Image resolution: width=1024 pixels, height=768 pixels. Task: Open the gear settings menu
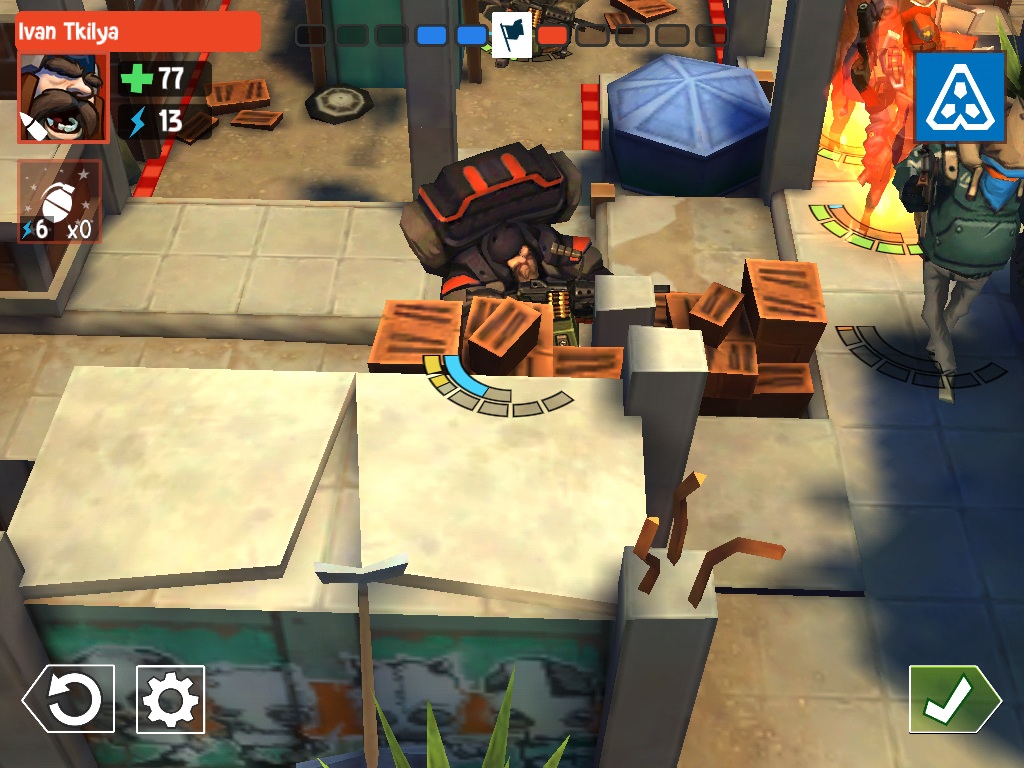pos(170,699)
